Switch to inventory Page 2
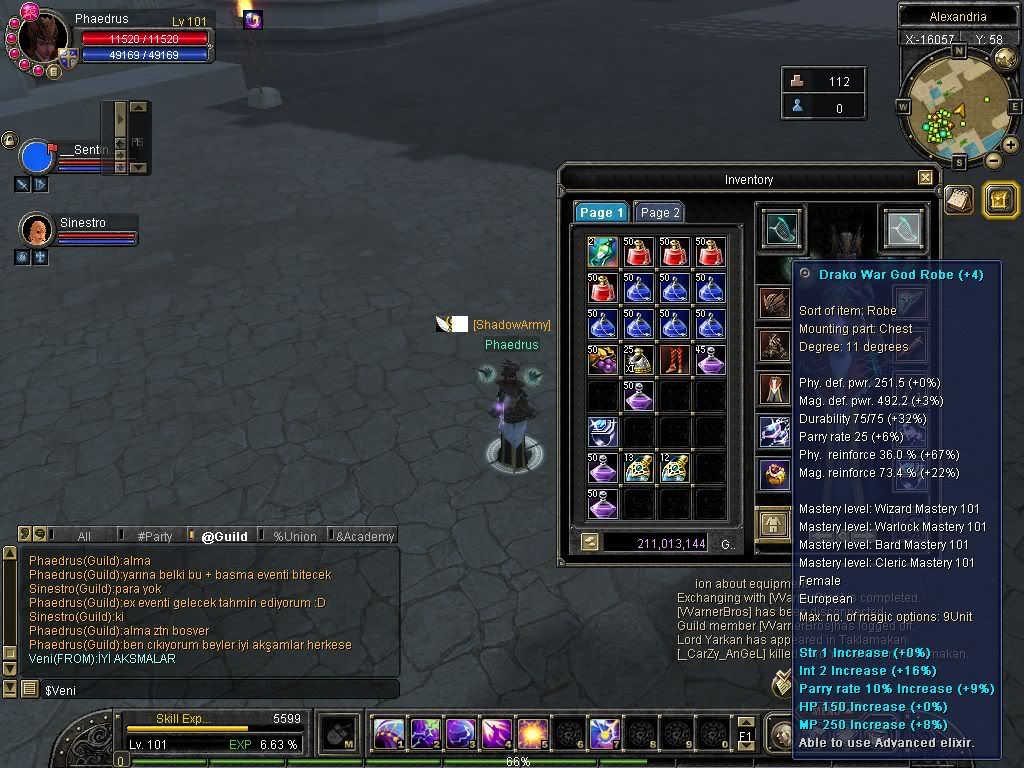The height and width of the screenshot is (768, 1024). pos(659,212)
